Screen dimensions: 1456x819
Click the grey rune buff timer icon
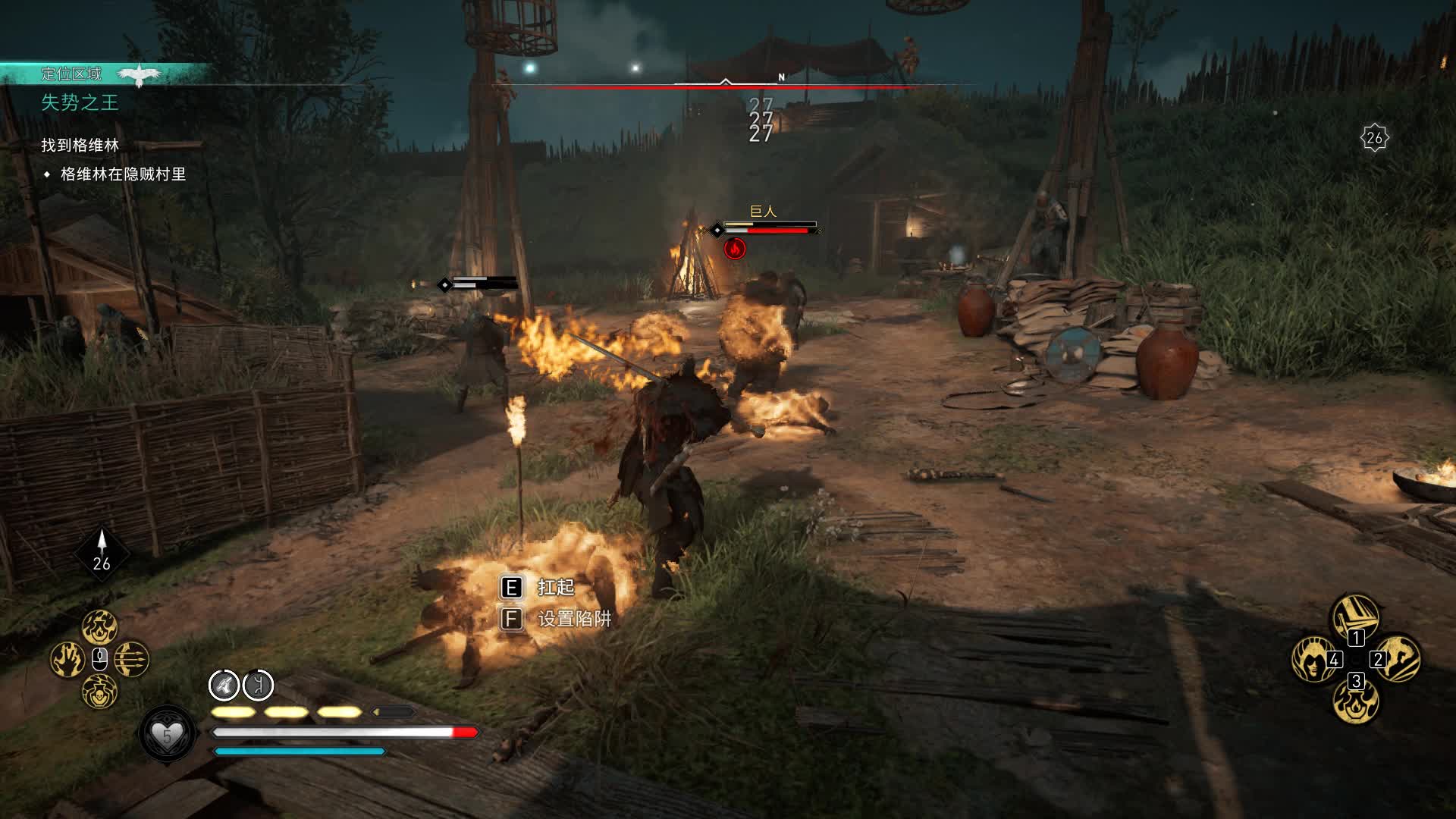pos(258,686)
